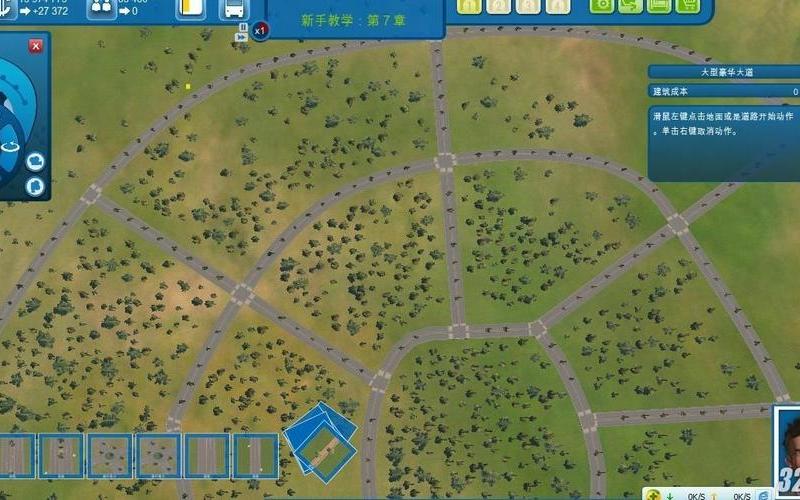Toggle the x1 game speed button
800x500 pixels.
[259, 31]
